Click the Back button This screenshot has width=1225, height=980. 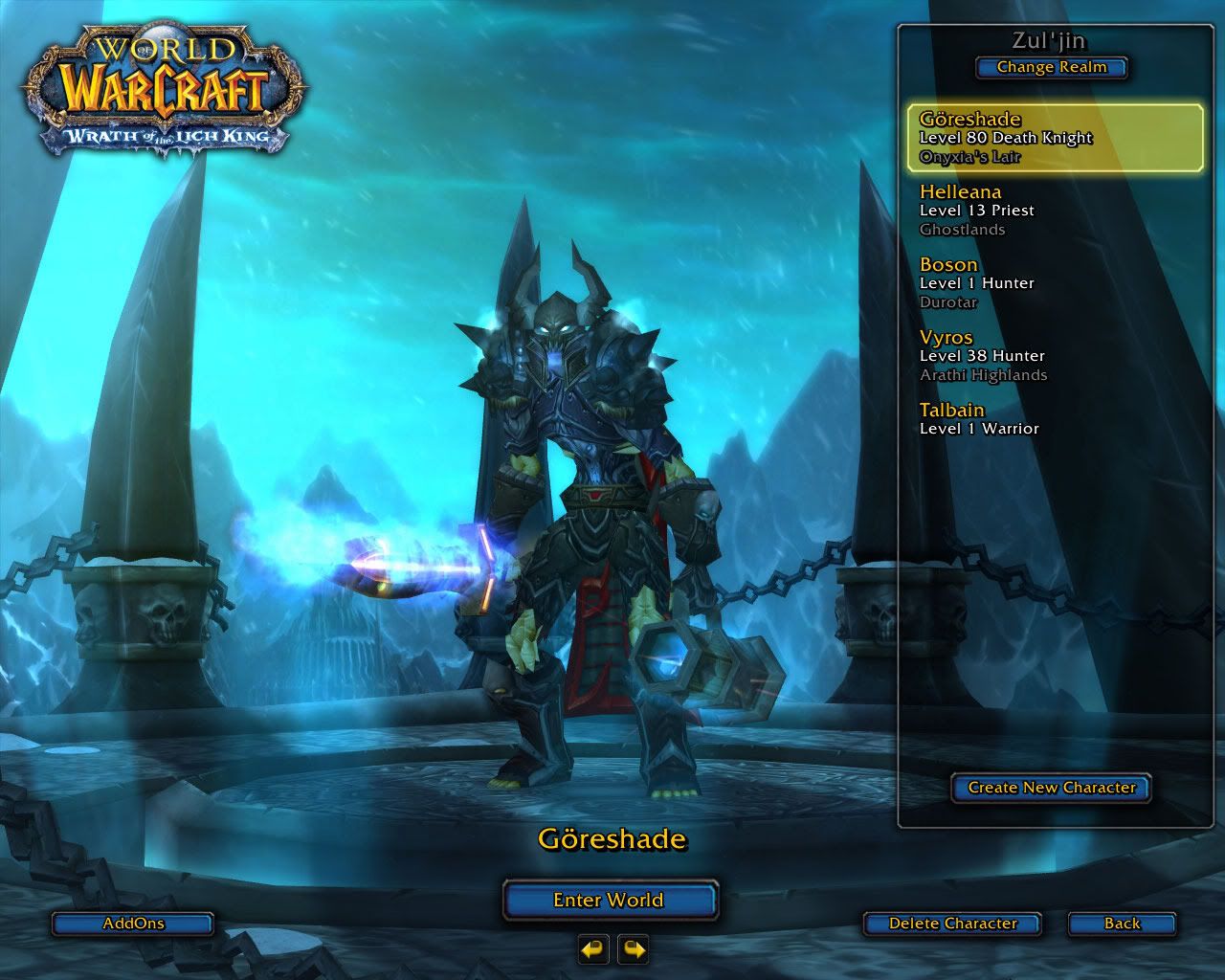click(x=1121, y=924)
